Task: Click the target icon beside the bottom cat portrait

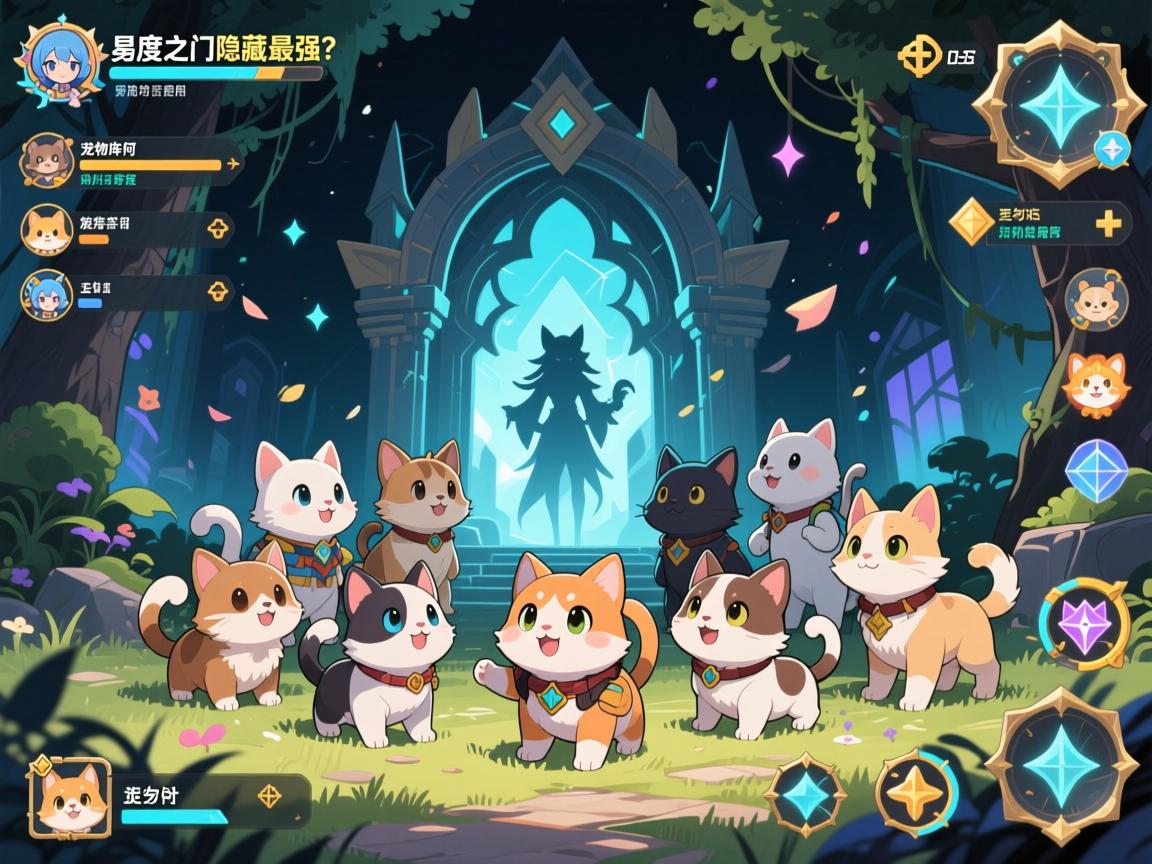Action: (x=269, y=795)
